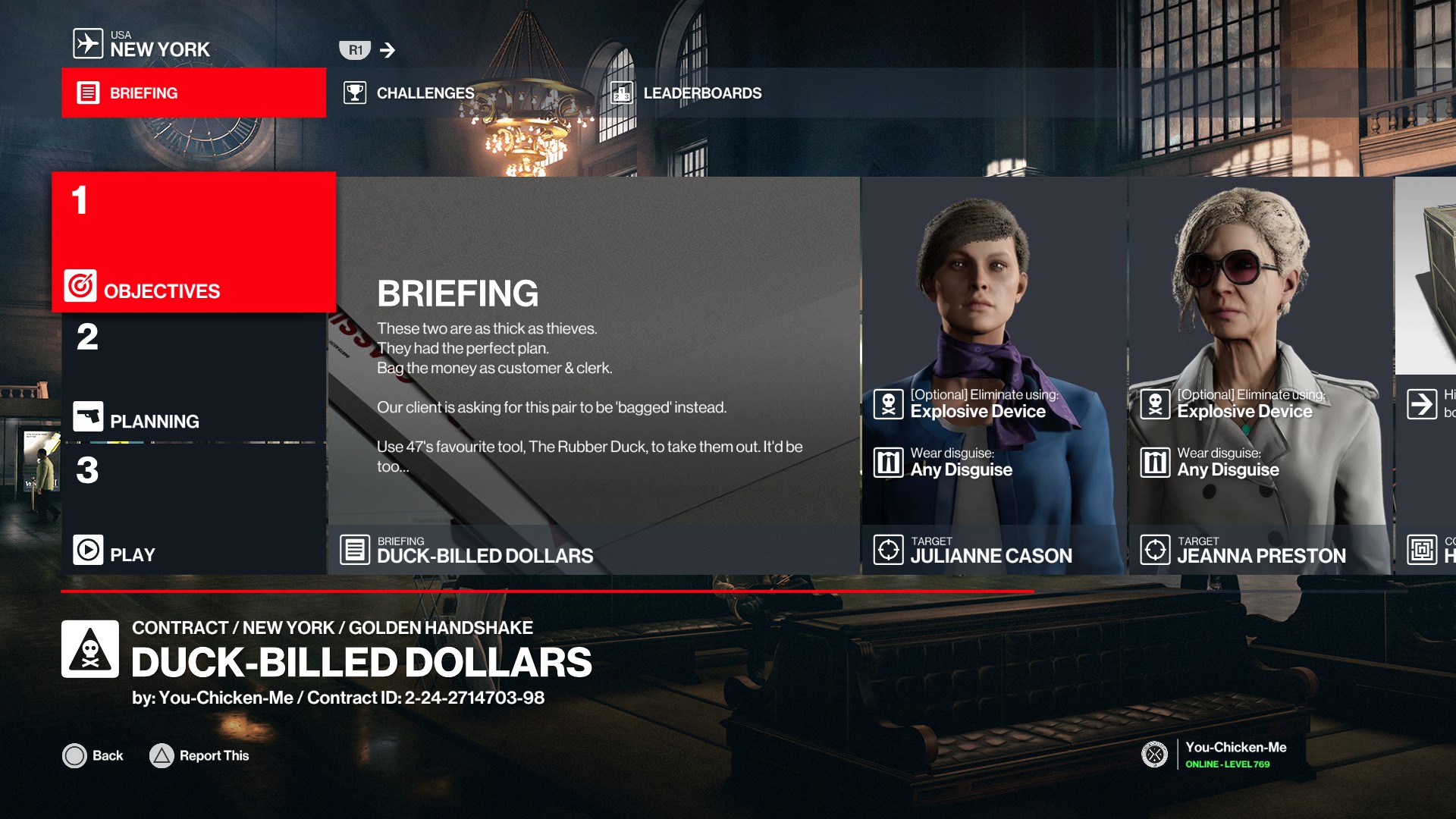View the Jeanna Preston target card
The image size is (1456, 819).
[1260, 376]
